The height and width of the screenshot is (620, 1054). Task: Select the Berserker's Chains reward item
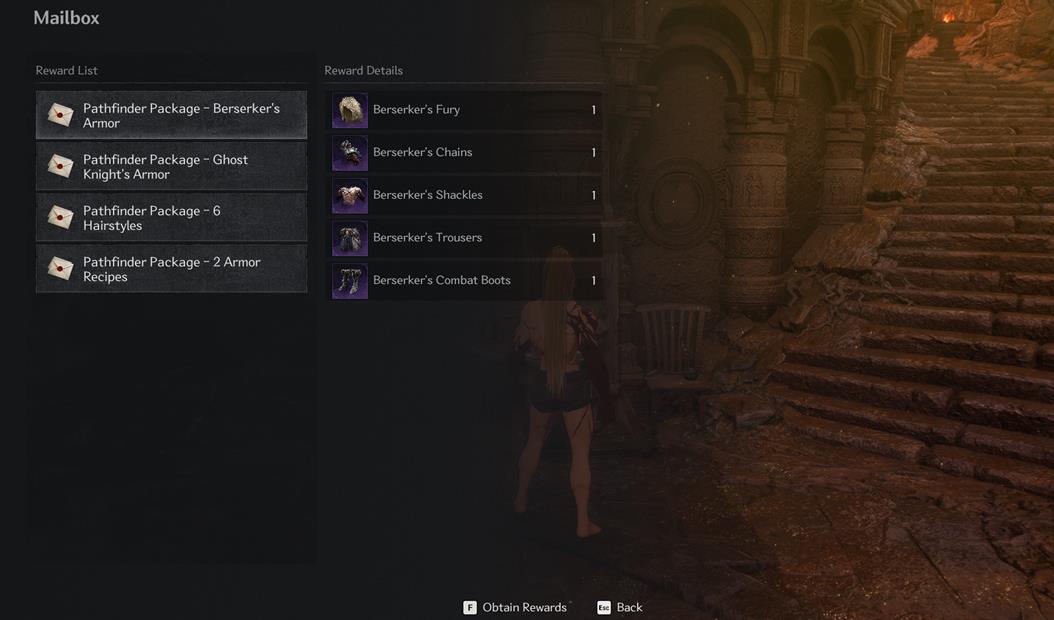click(466, 153)
